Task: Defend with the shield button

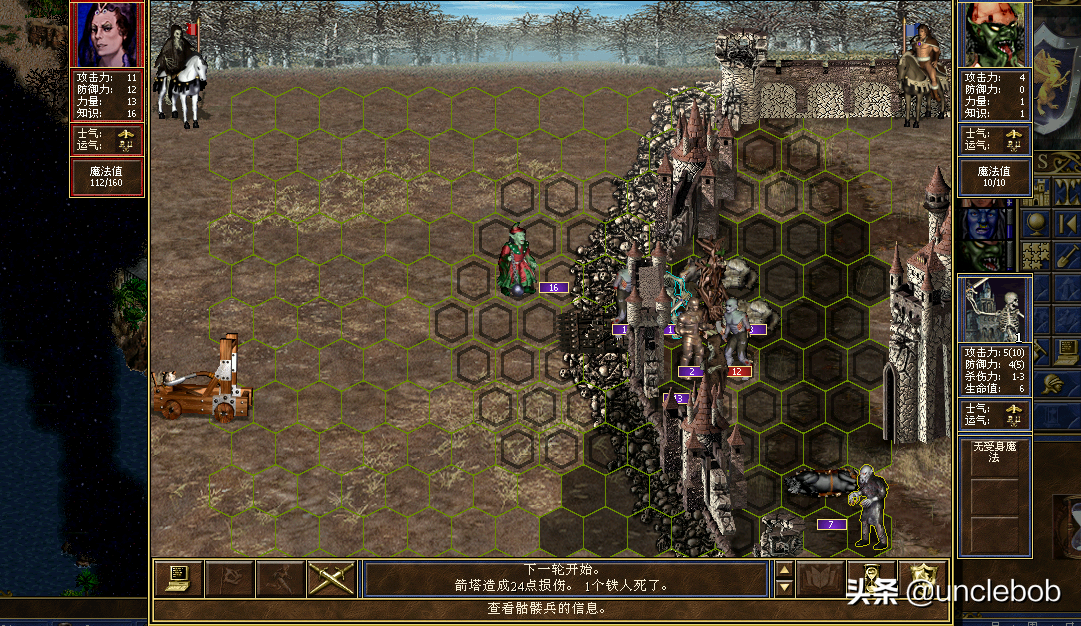Action: click(922, 579)
